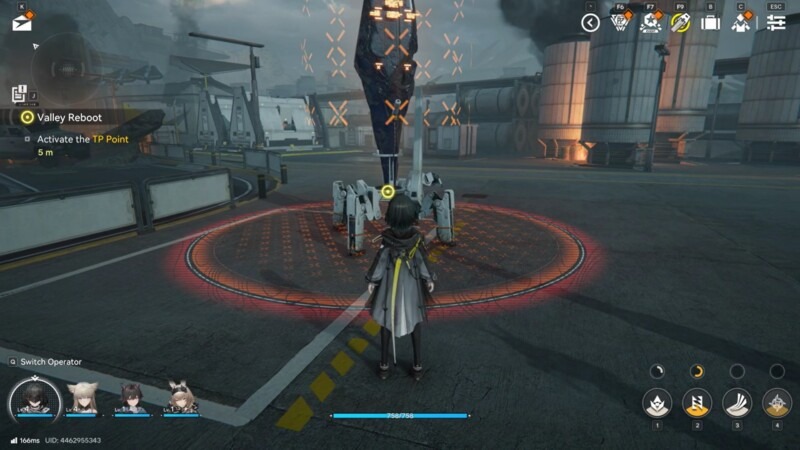Open the mail envelope icon
The width and height of the screenshot is (800, 450).
point(22,23)
